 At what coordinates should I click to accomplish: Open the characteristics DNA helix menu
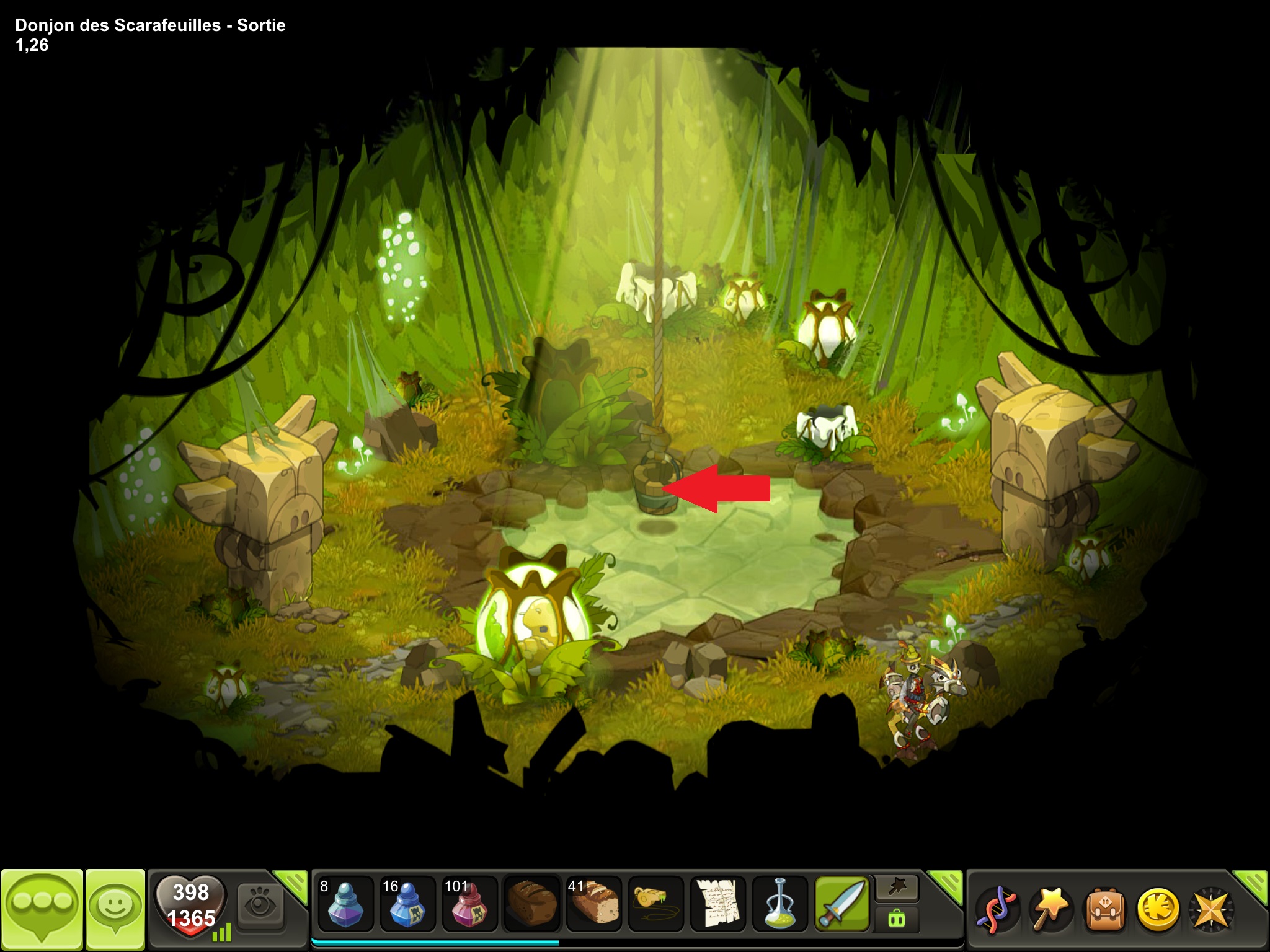[x=996, y=909]
